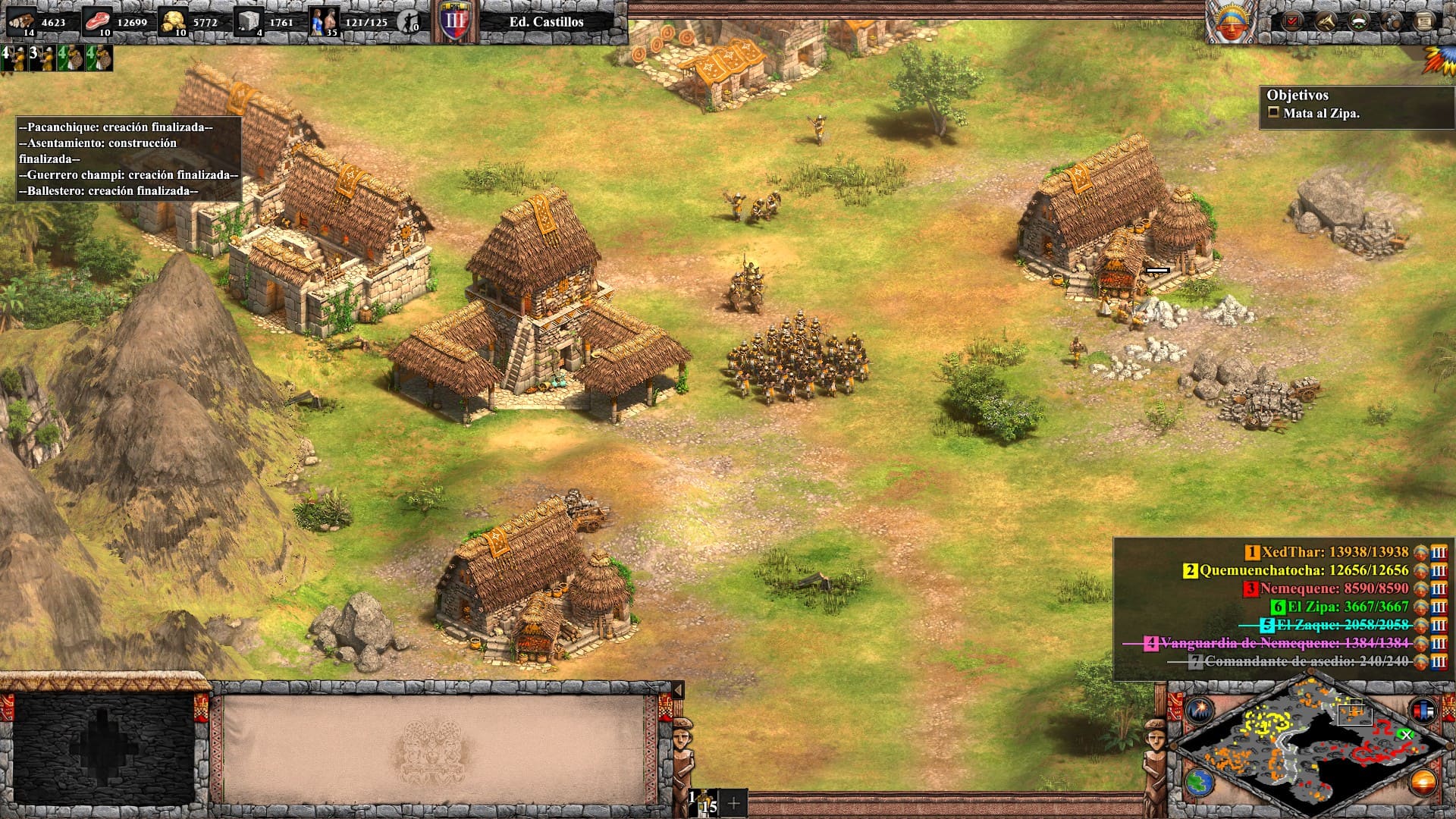Open the diplomacy laurel wreath button
This screenshot has width=1456, height=819.
tap(1359, 21)
